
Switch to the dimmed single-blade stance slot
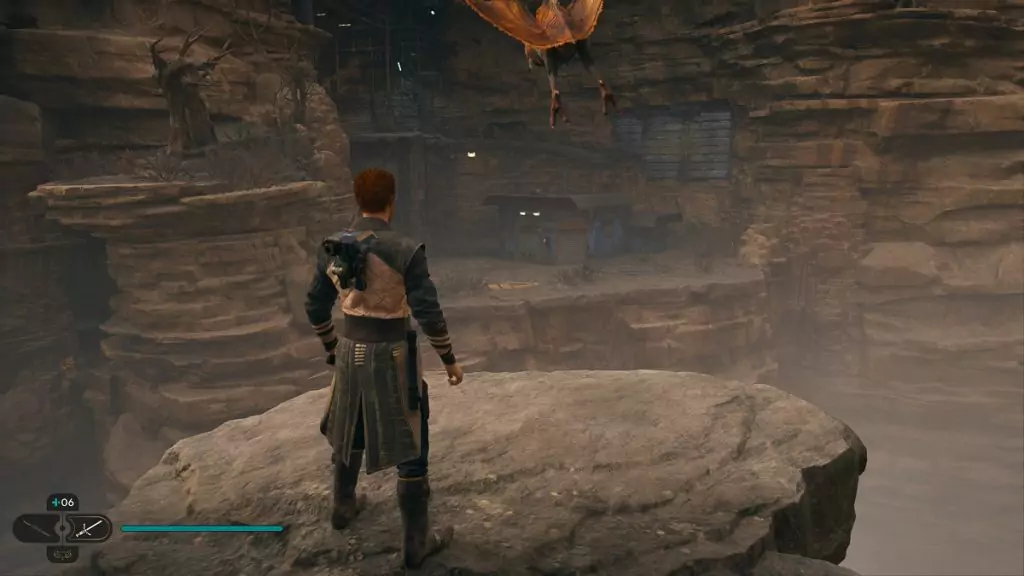34,527
